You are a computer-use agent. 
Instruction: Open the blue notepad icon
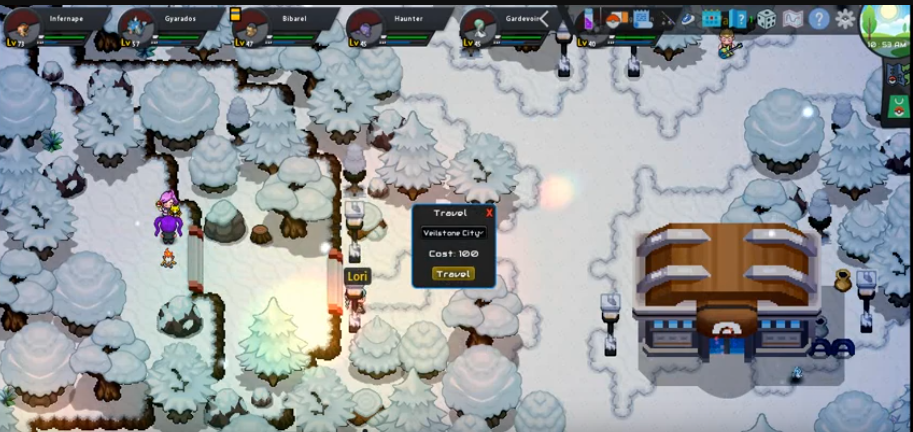coord(643,19)
